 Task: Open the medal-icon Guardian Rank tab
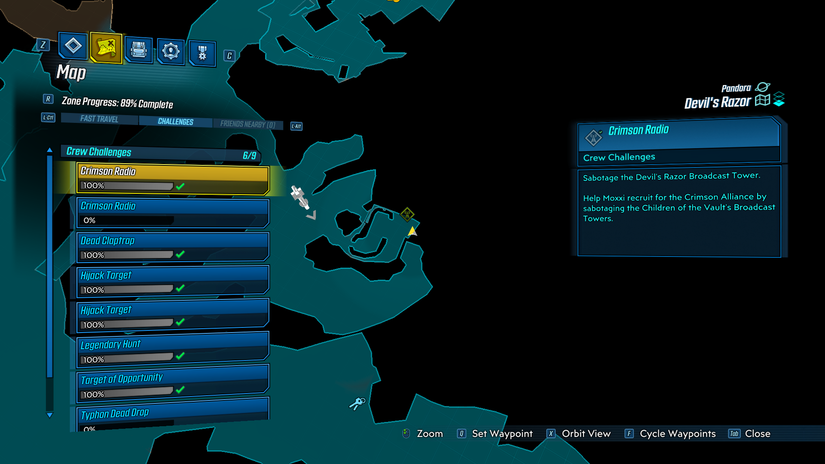pyautogui.click(x=203, y=48)
